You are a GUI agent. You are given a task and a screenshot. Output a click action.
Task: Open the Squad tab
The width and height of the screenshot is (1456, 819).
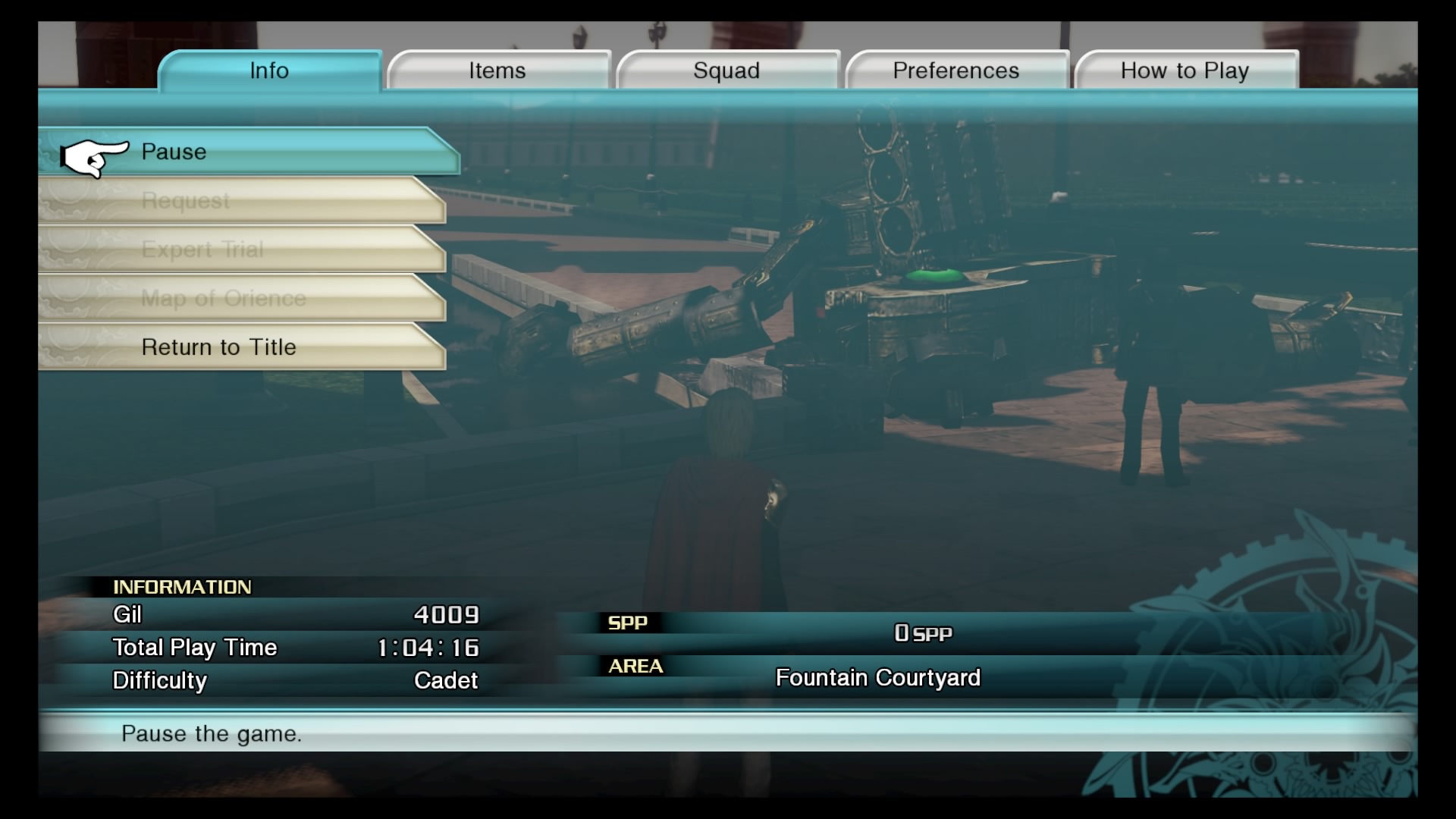726,71
